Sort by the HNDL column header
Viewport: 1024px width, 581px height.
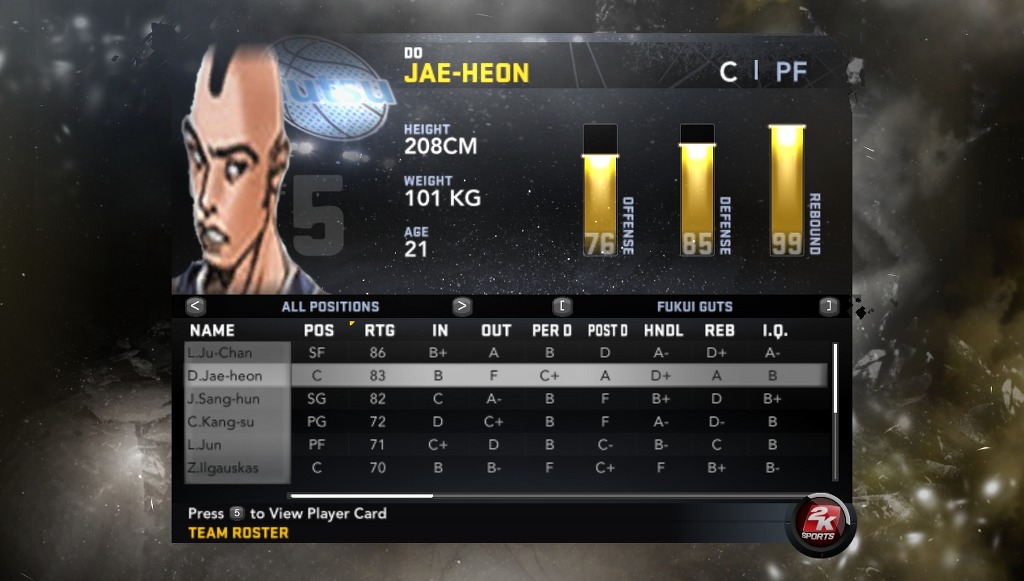(x=664, y=330)
